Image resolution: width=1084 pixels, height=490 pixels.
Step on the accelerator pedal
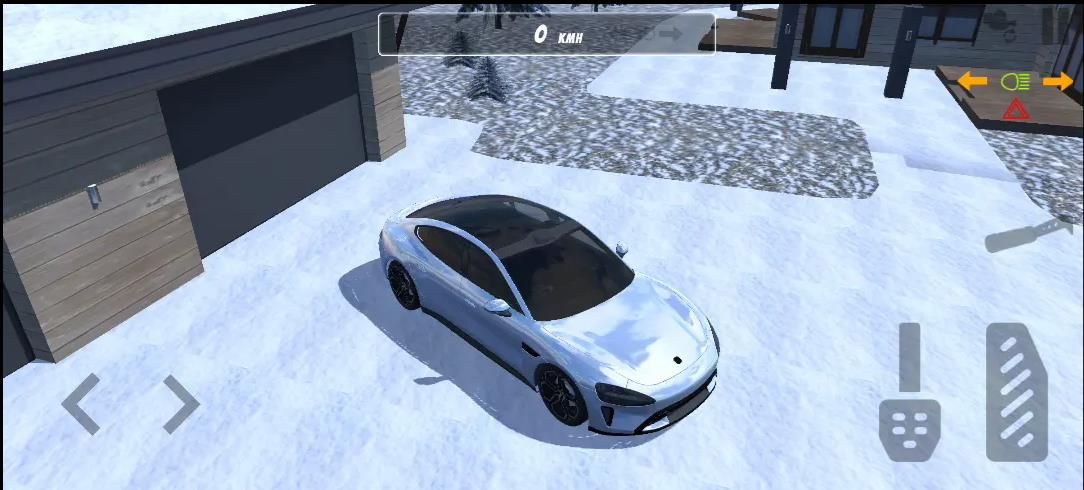tap(1016, 392)
